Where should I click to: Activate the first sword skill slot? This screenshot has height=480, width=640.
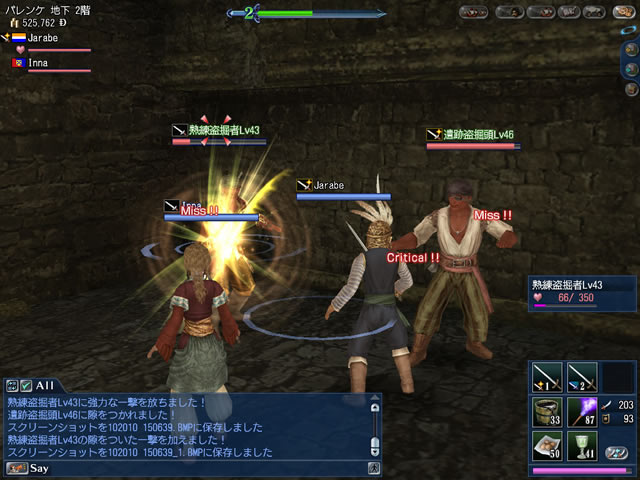546,376
